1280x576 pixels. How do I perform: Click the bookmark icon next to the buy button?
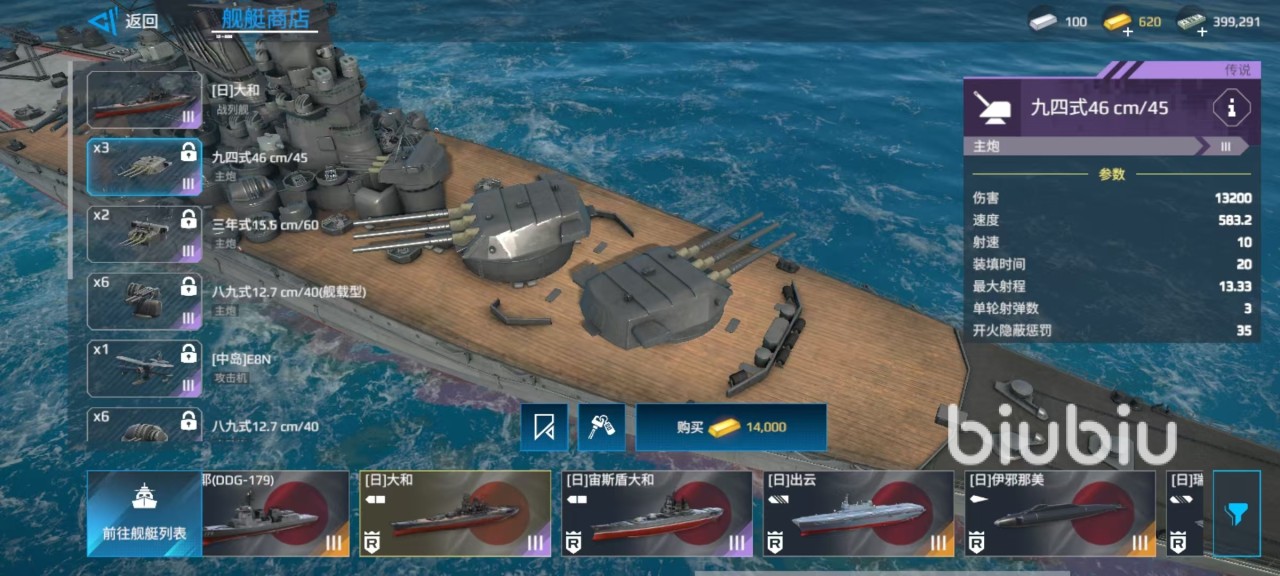[x=544, y=427]
